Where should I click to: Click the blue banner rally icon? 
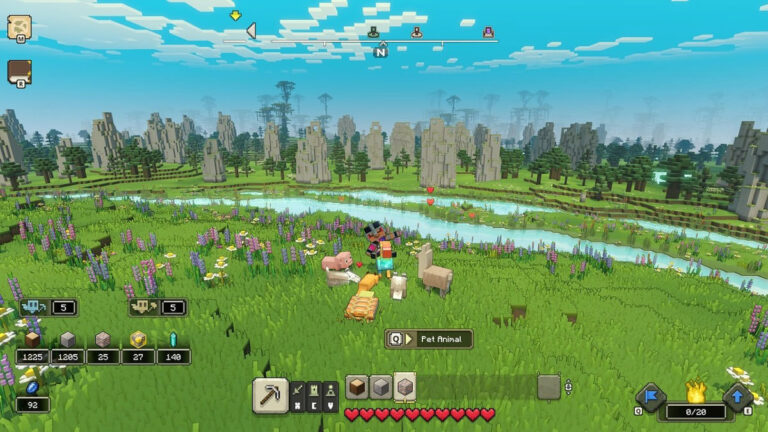pos(651,396)
